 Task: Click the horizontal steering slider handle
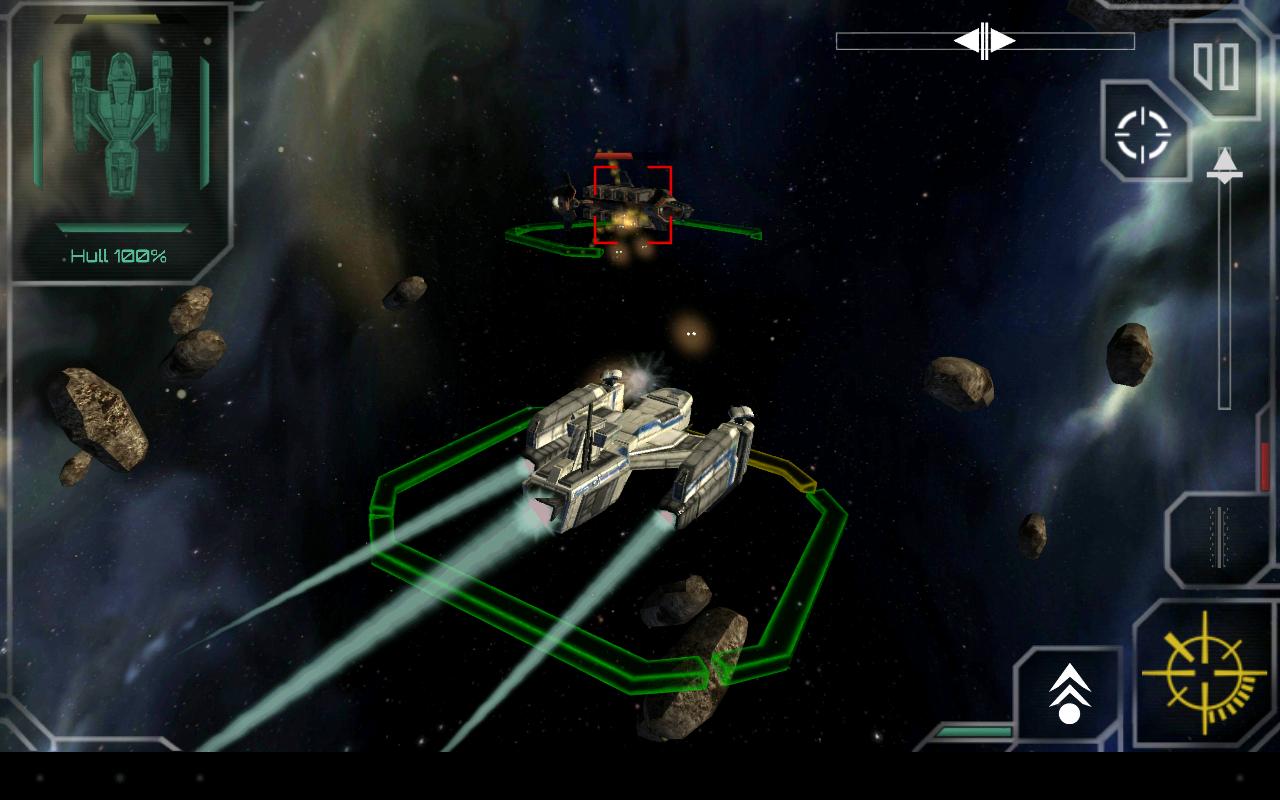tap(985, 41)
